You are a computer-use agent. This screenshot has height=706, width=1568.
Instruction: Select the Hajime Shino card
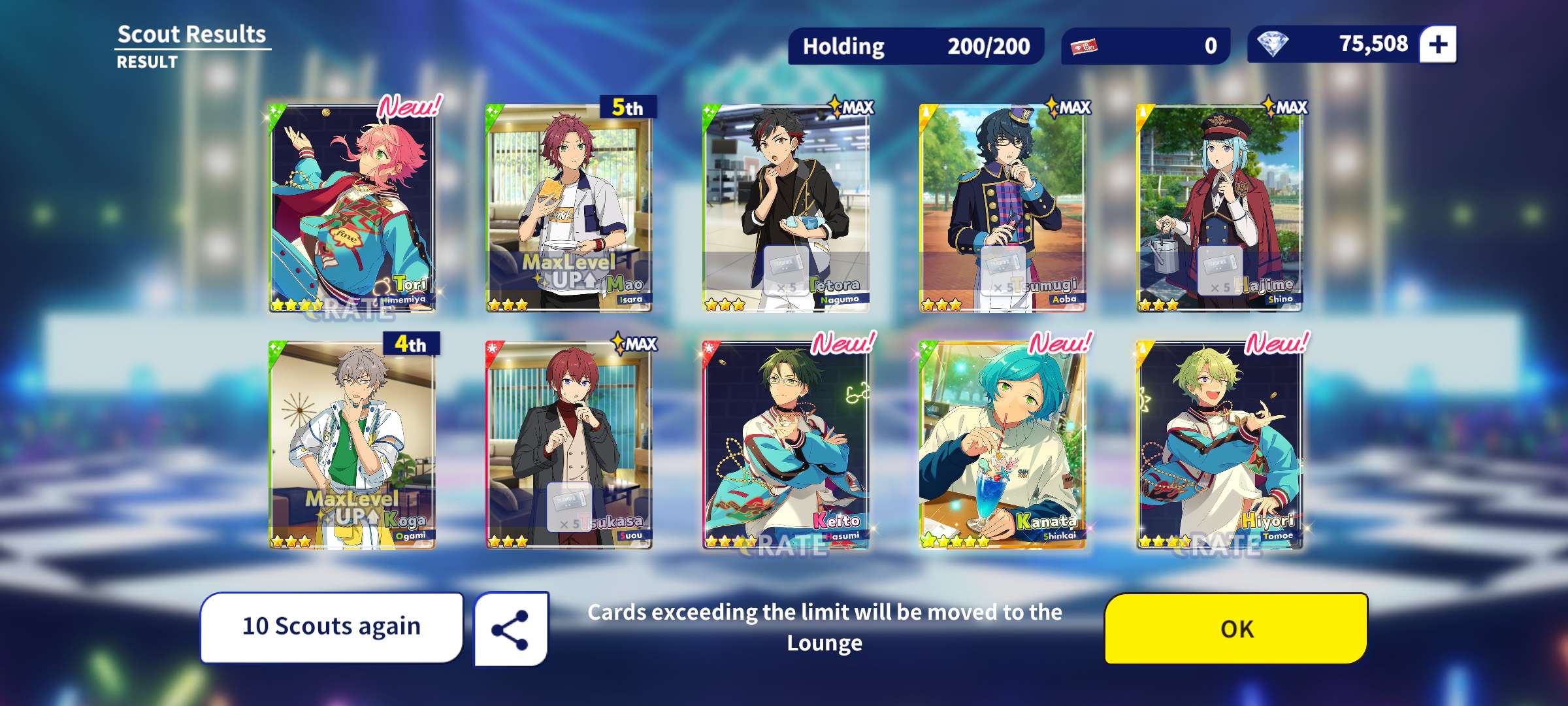(1219, 208)
